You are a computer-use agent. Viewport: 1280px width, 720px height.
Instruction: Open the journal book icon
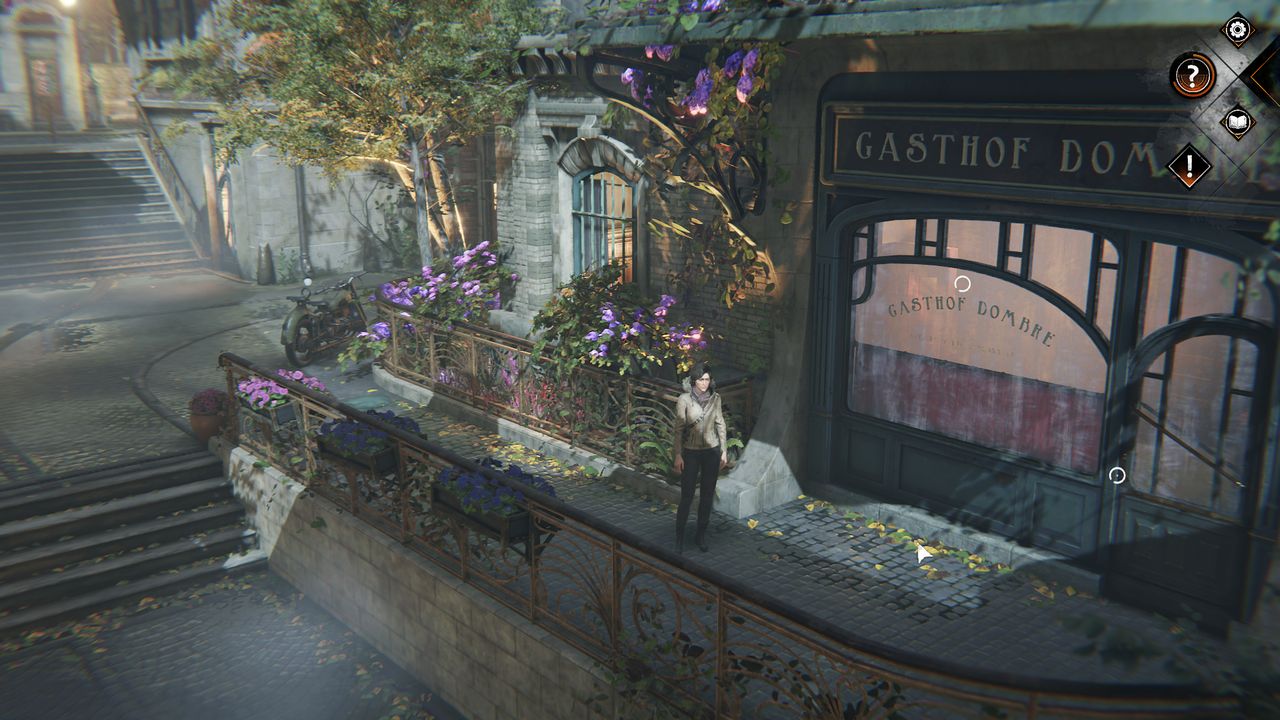(1238, 122)
